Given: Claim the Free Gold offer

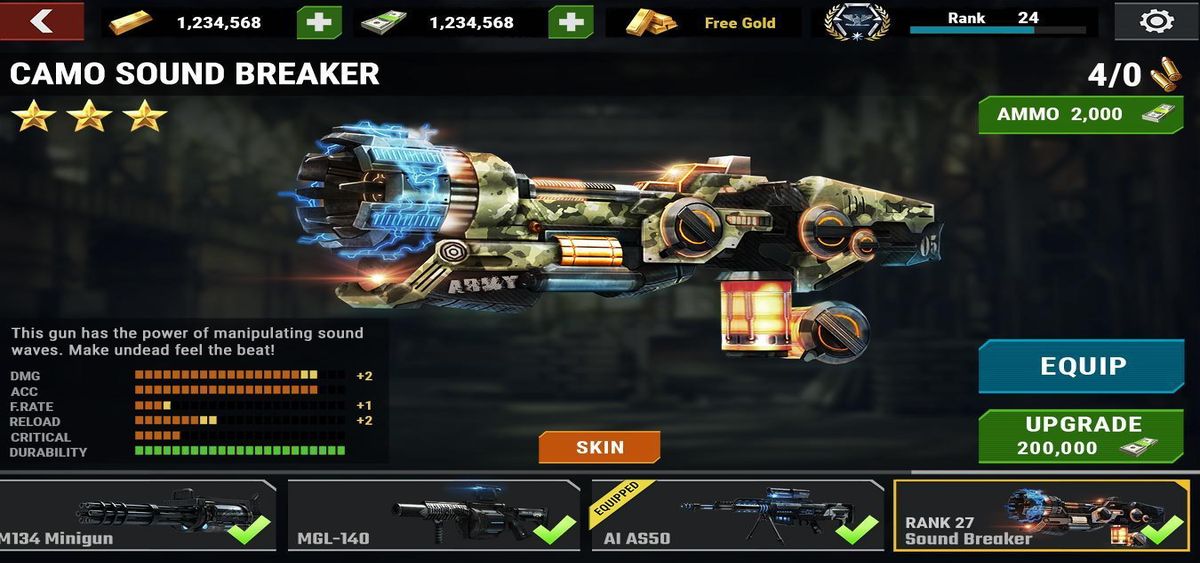Looking at the screenshot, I should (x=704, y=22).
